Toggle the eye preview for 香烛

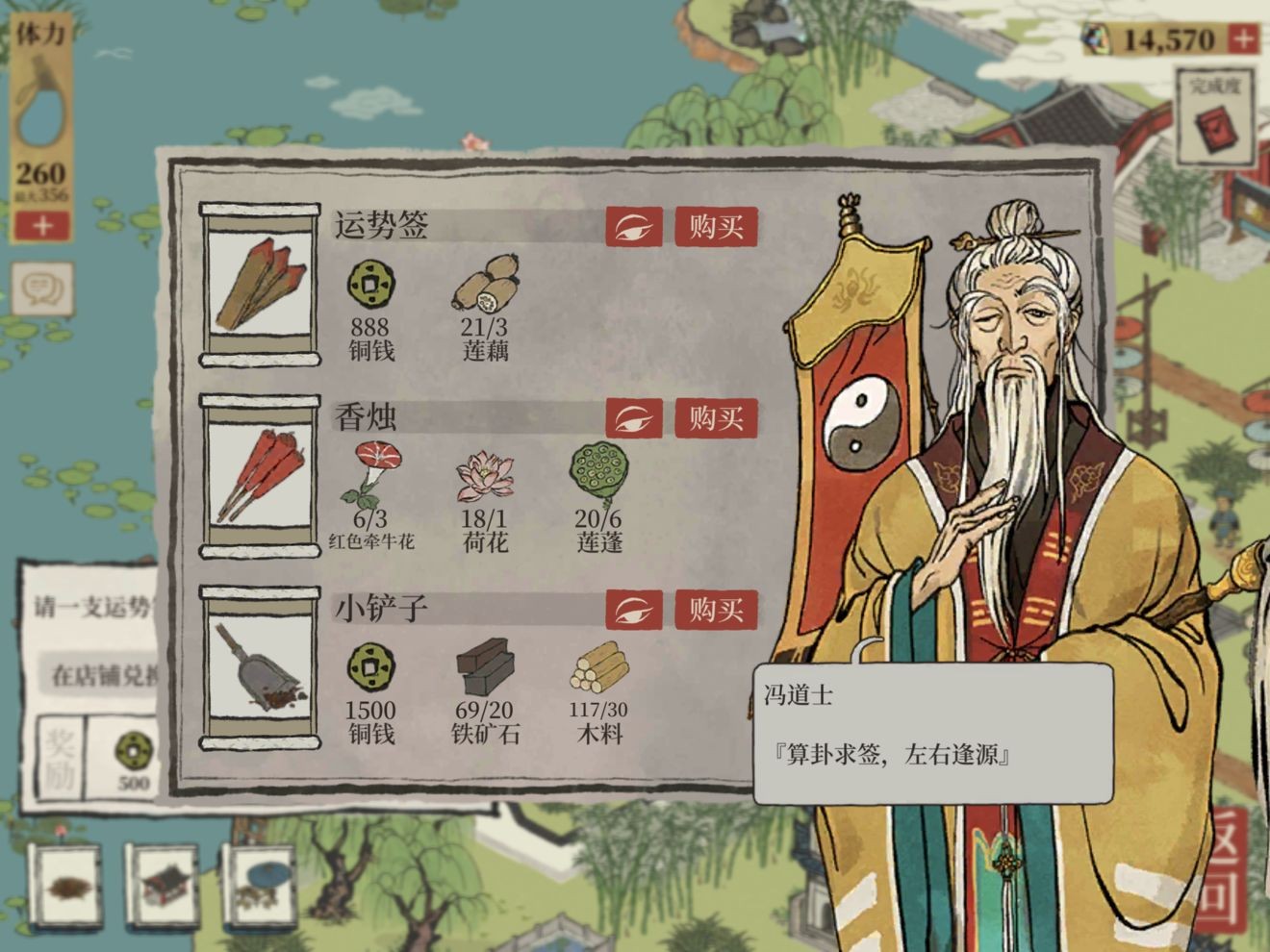[633, 418]
